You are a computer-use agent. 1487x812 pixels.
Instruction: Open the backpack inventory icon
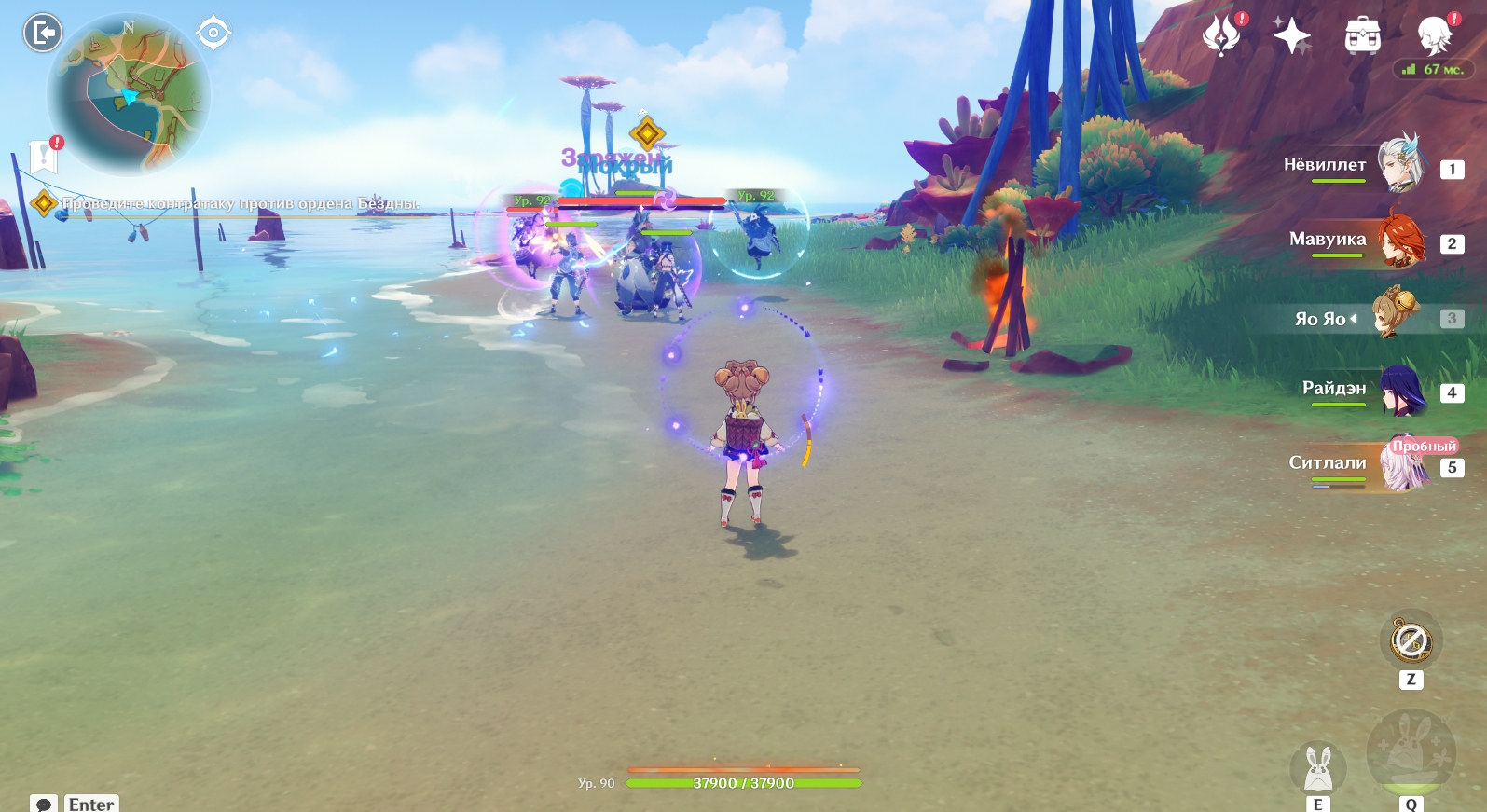click(1362, 35)
